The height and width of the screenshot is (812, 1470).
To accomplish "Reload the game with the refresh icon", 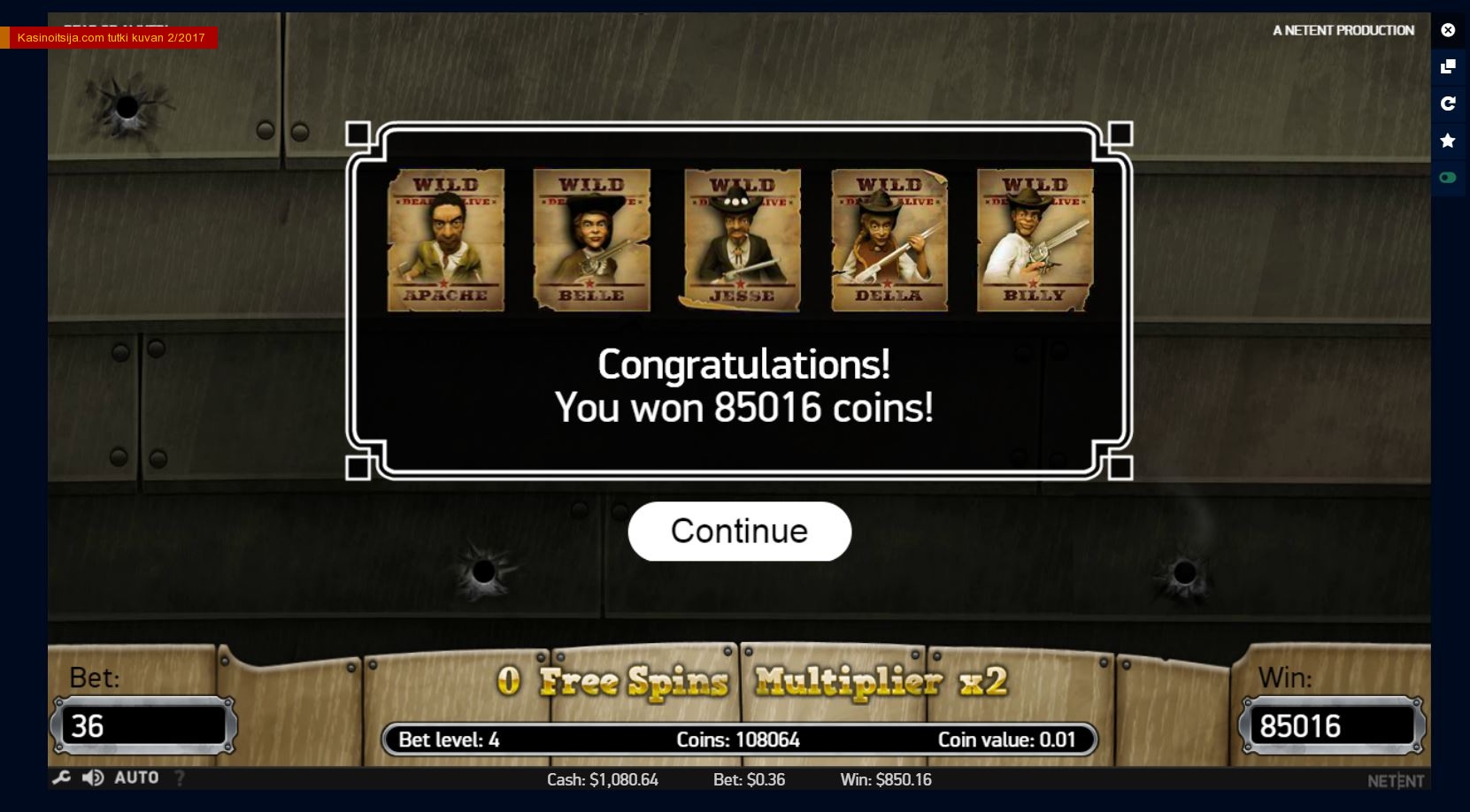I will click(1448, 103).
